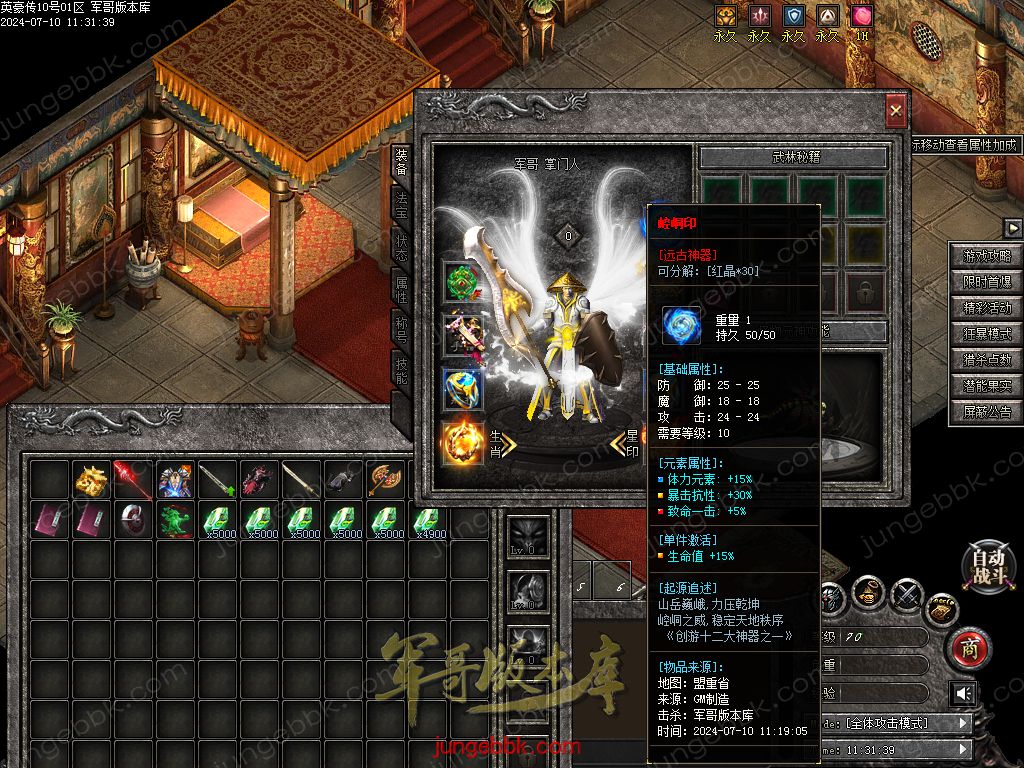Viewport: 1024px width, 768px height.
Task: Select the green crystal stack of x4900
Action: [x=428, y=522]
